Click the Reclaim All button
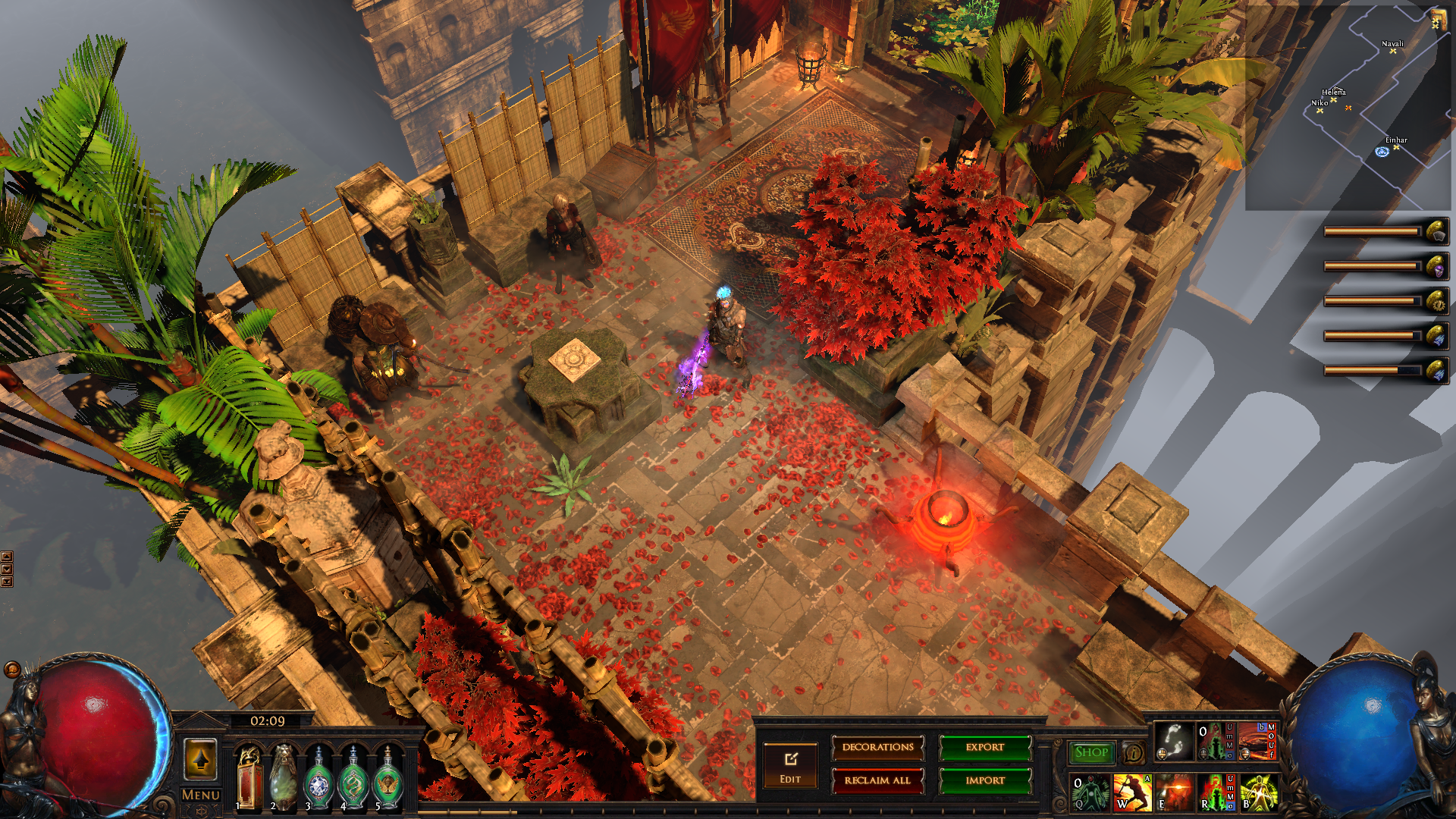1456x819 pixels. click(877, 780)
